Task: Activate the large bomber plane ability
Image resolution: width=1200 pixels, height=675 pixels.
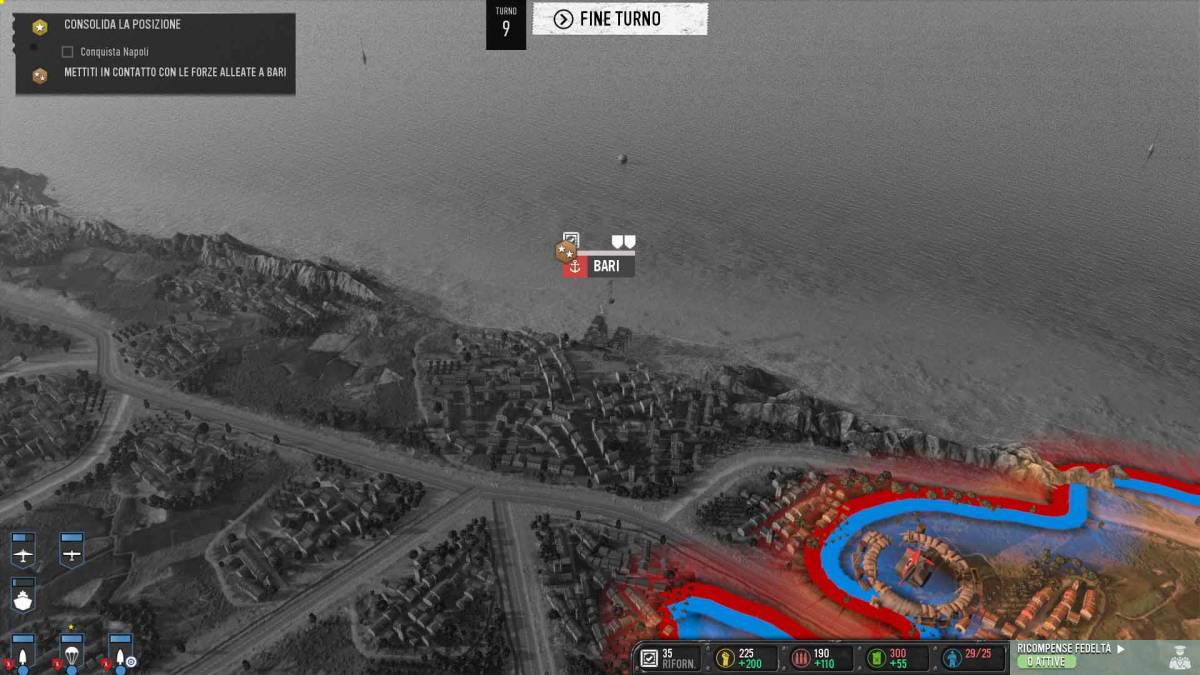Action: [x=23, y=549]
